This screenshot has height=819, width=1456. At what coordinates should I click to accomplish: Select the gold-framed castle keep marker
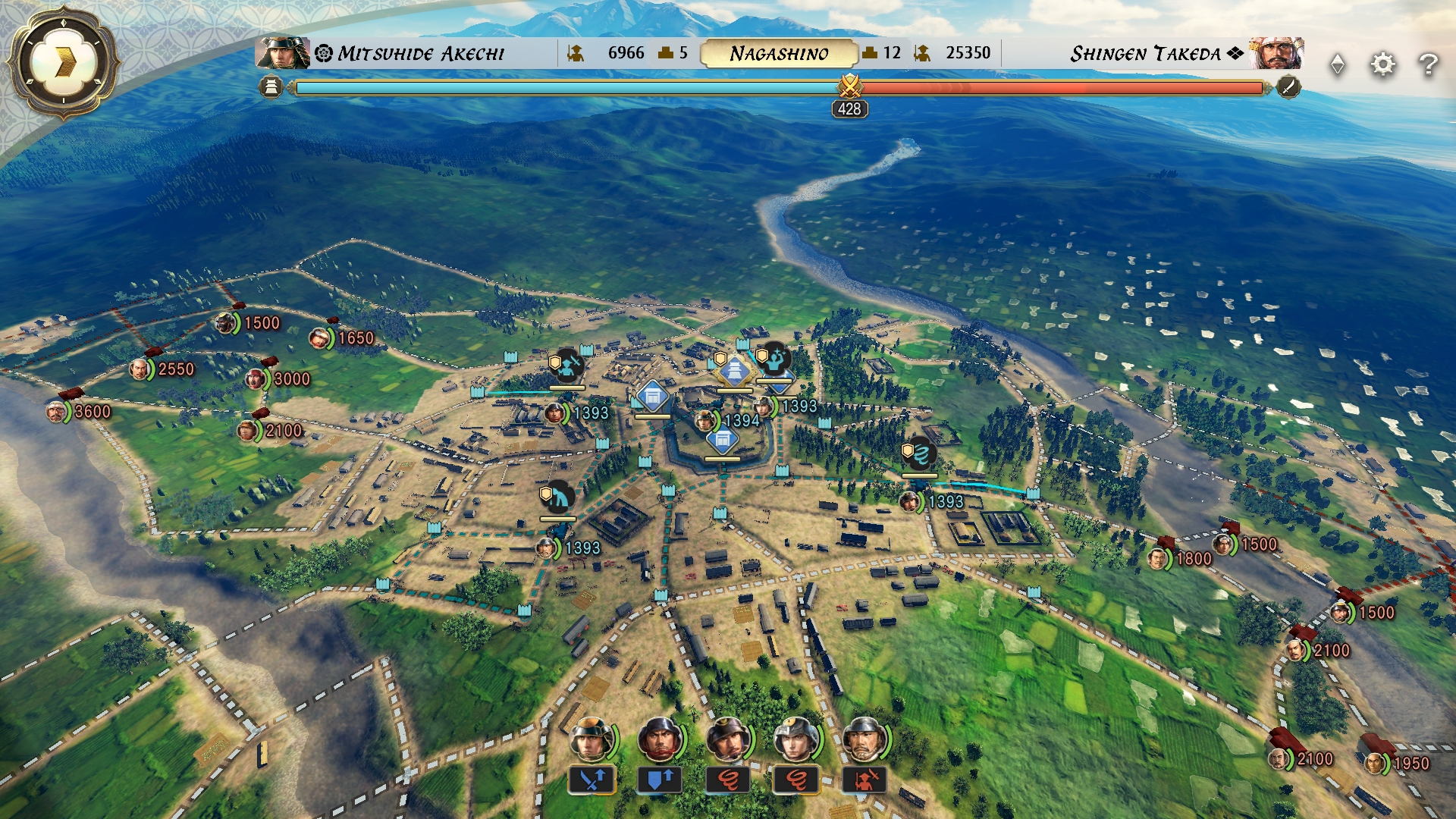click(734, 372)
